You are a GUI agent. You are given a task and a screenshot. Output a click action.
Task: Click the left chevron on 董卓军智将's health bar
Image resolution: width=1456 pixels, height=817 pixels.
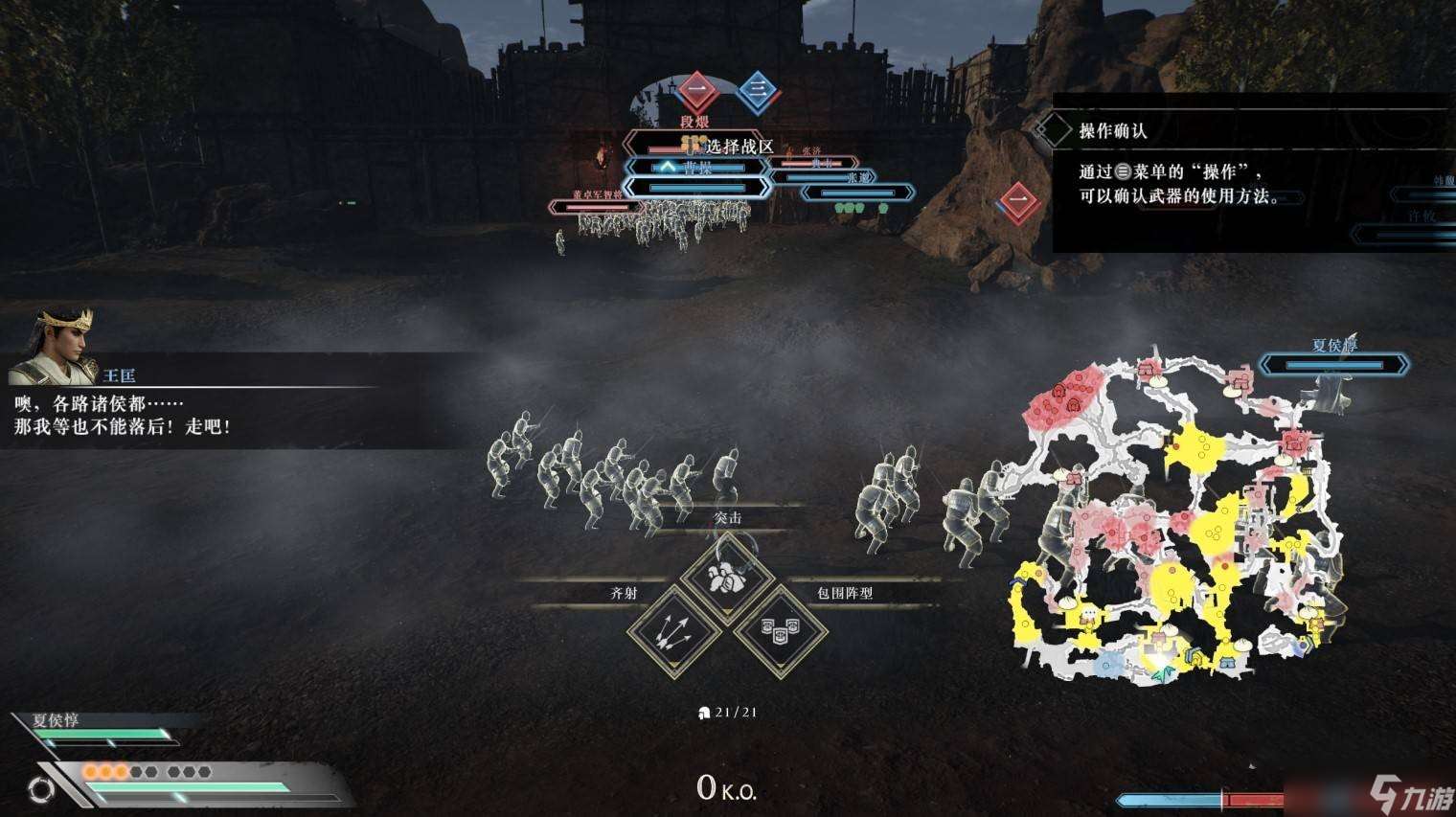[554, 206]
